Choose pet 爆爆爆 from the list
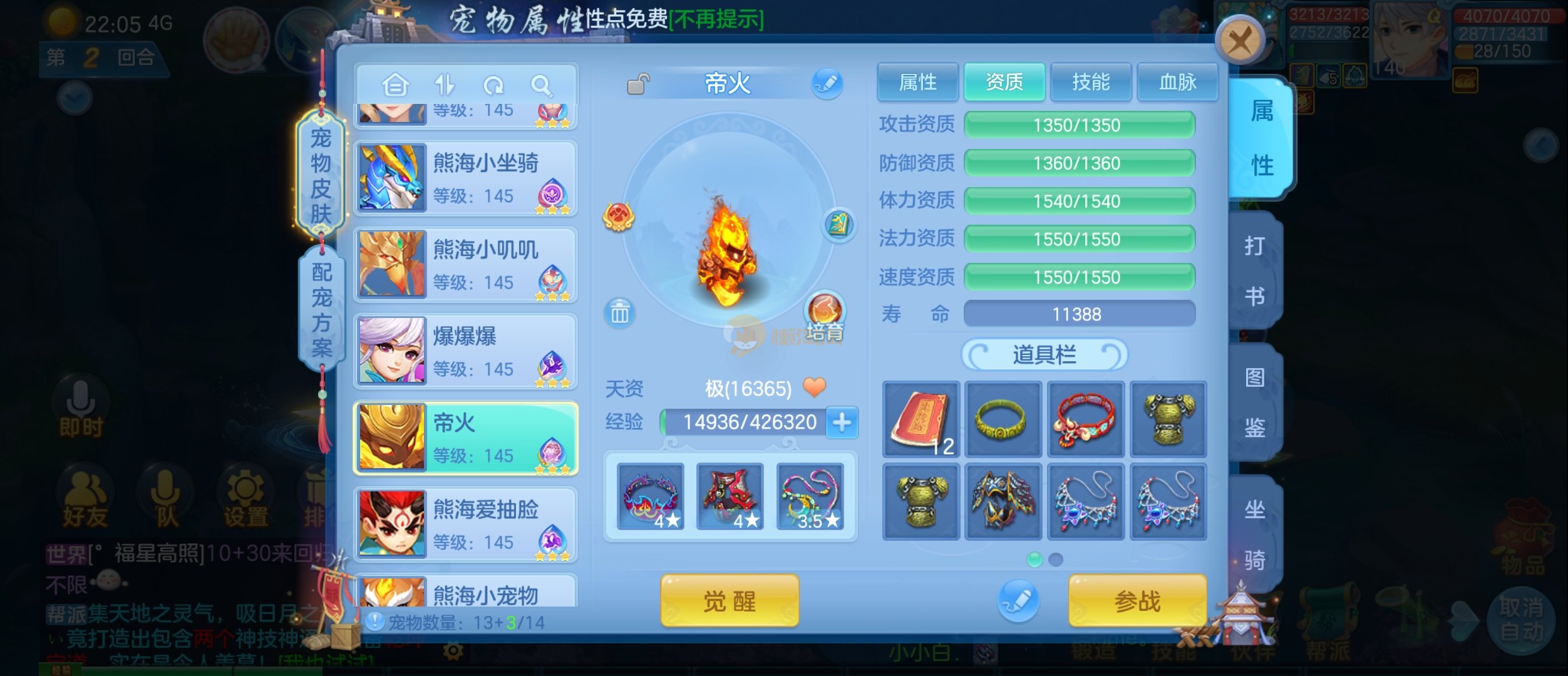 point(466,352)
